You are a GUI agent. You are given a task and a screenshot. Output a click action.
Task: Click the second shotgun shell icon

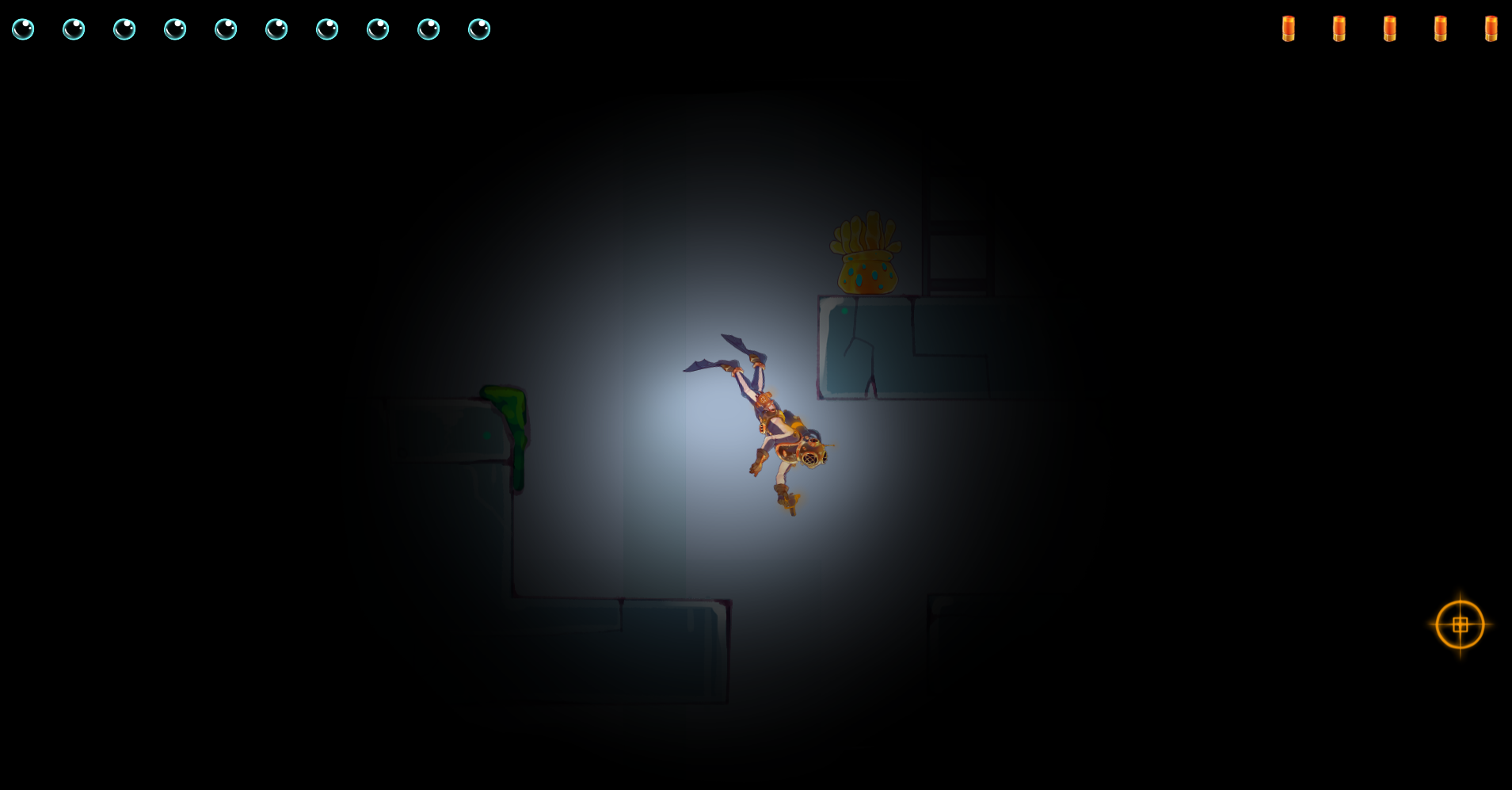pos(1339,29)
